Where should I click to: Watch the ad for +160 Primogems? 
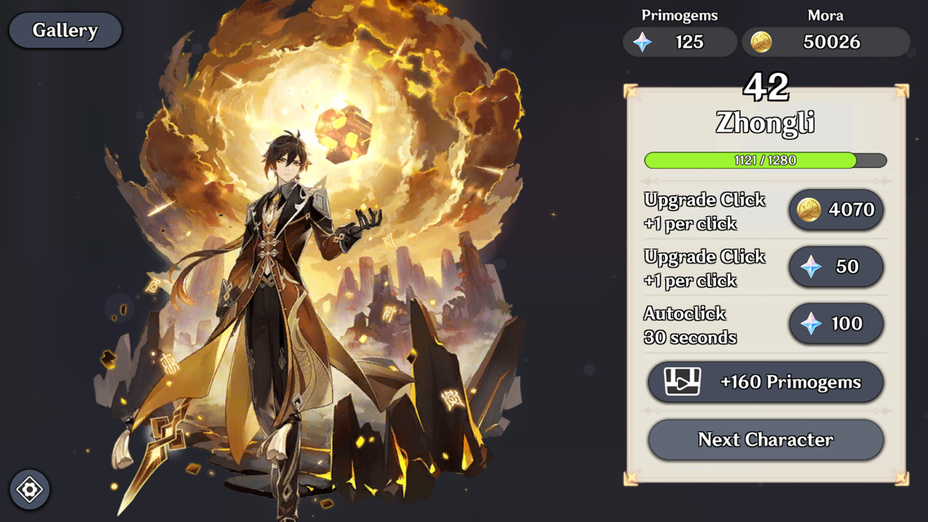click(765, 382)
